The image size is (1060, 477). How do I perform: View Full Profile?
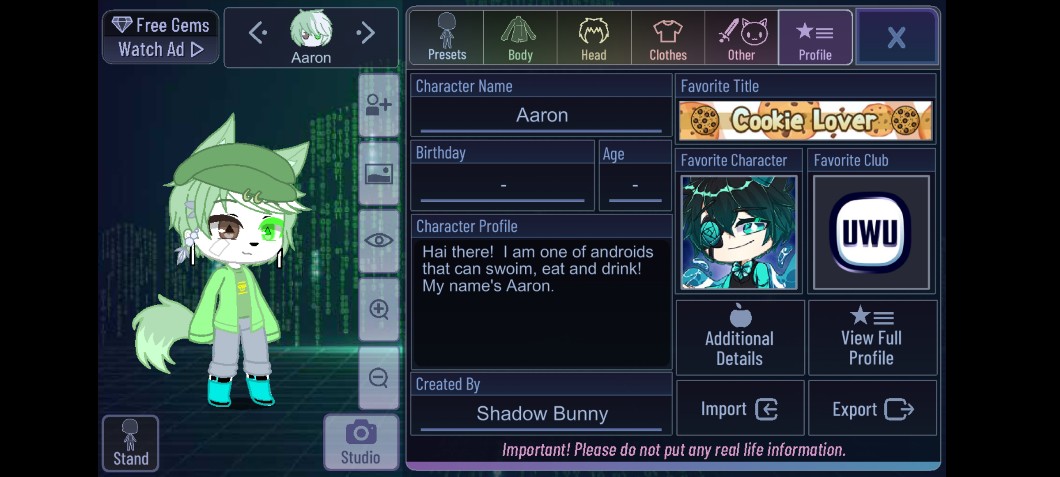pyautogui.click(x=872, y=338)
